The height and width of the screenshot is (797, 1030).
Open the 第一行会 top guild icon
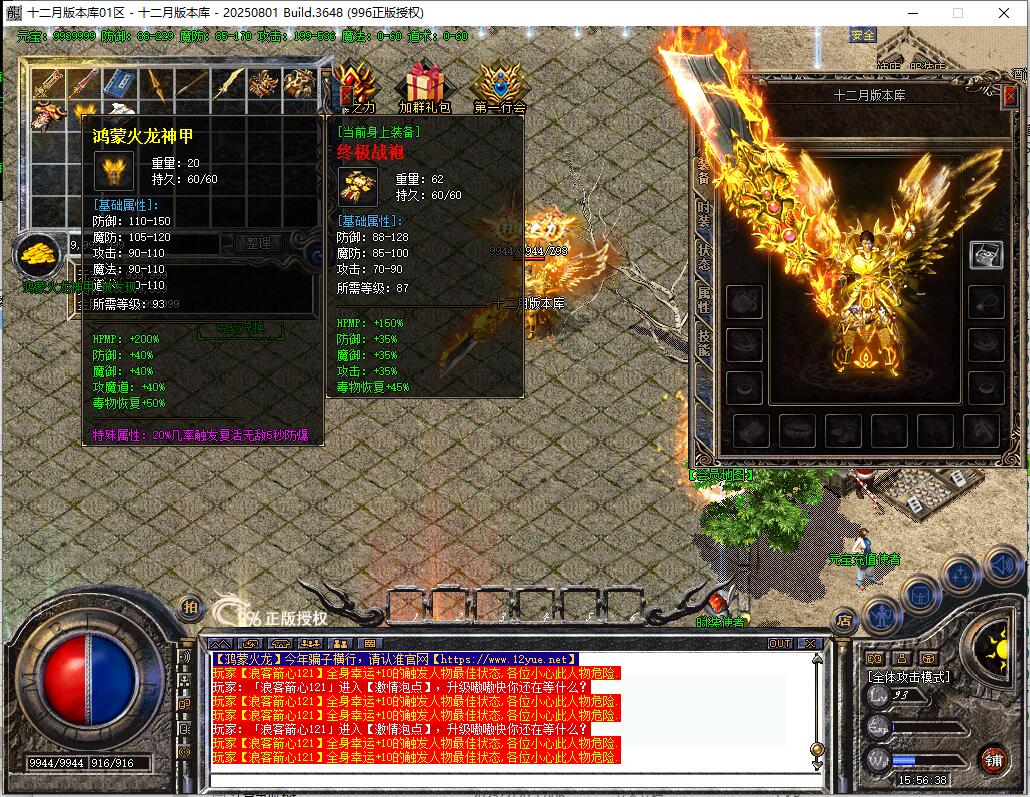click(499, 84)
